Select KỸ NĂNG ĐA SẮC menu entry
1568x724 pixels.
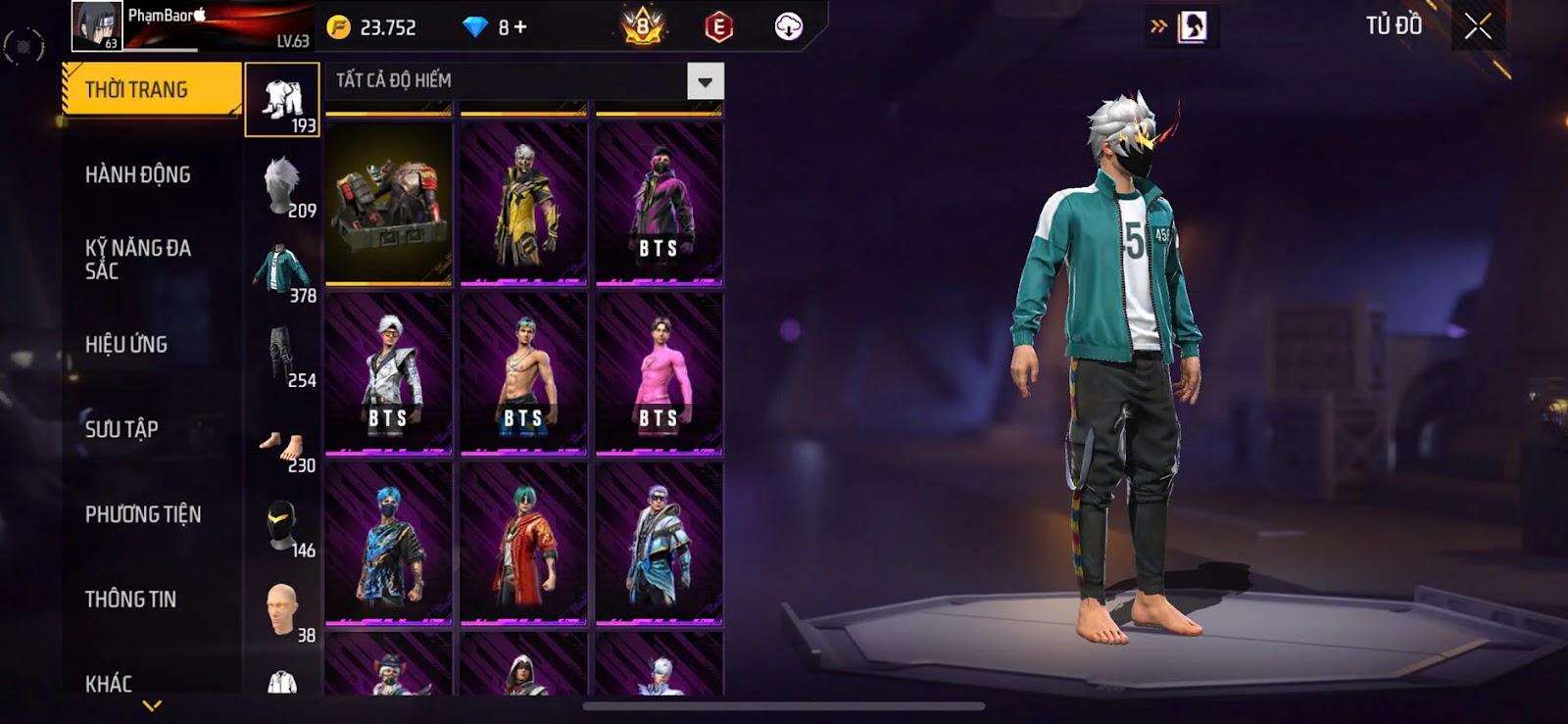(x=138, y=260)
